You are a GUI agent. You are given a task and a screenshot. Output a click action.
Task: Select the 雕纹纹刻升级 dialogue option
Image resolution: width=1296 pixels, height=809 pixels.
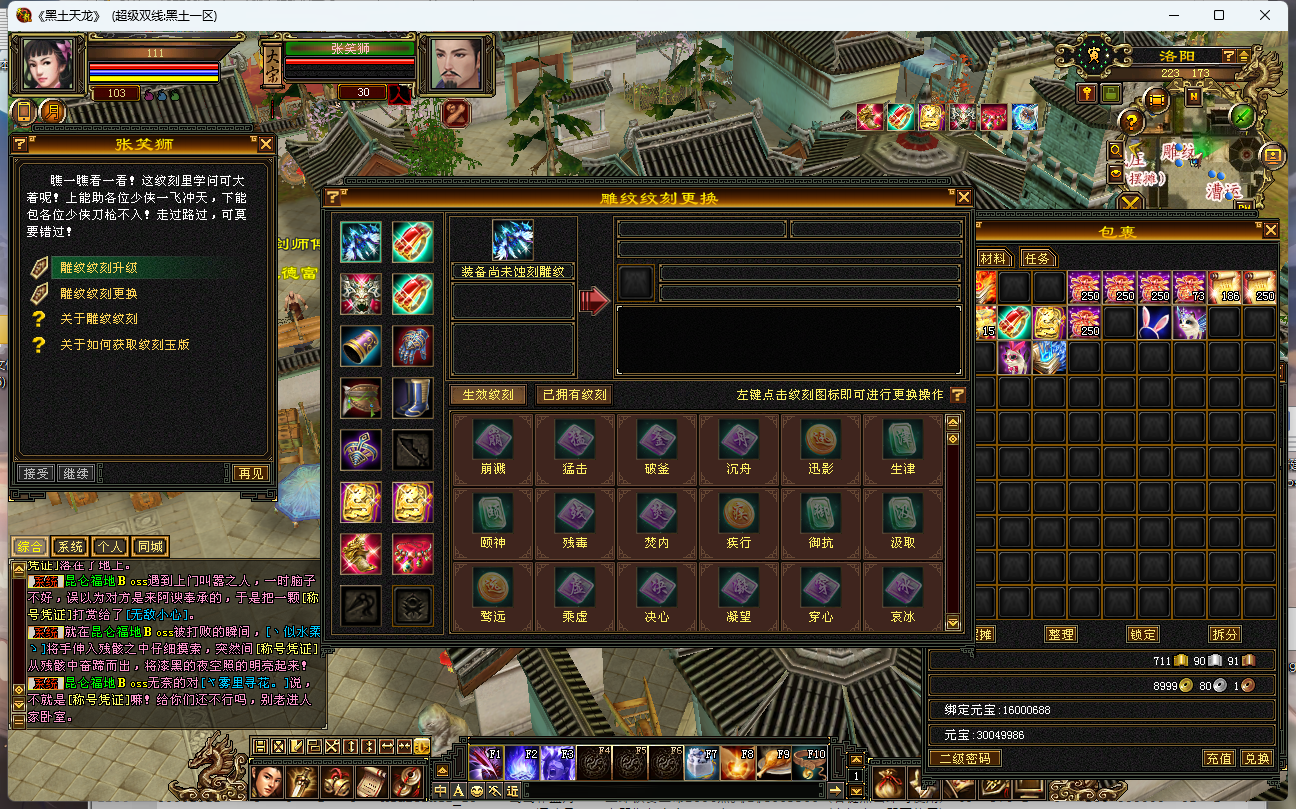point(99,268)
